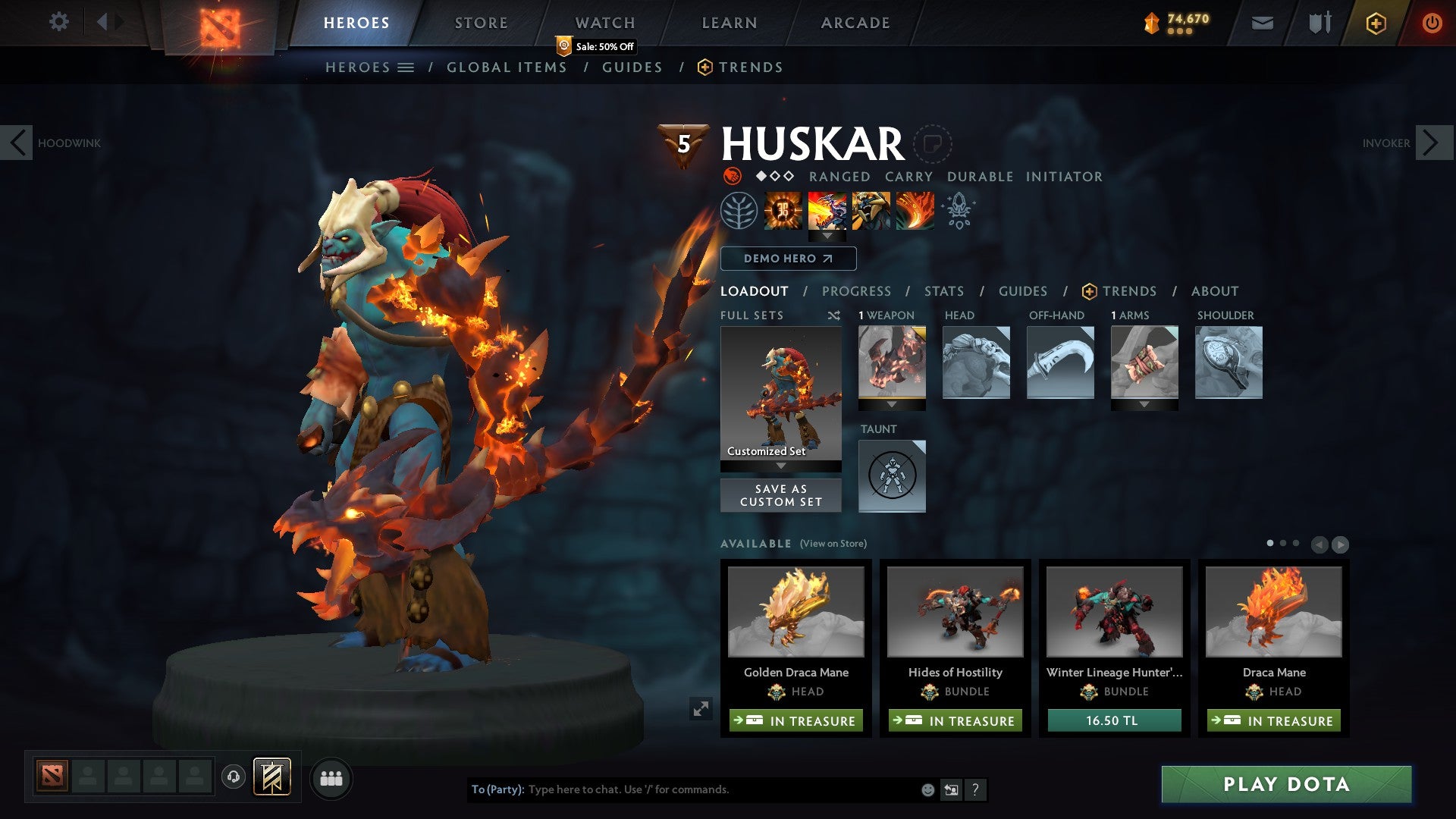1456x819 pixels.
Task: Click the party chat input field
Action: click(x=720, y=789)
